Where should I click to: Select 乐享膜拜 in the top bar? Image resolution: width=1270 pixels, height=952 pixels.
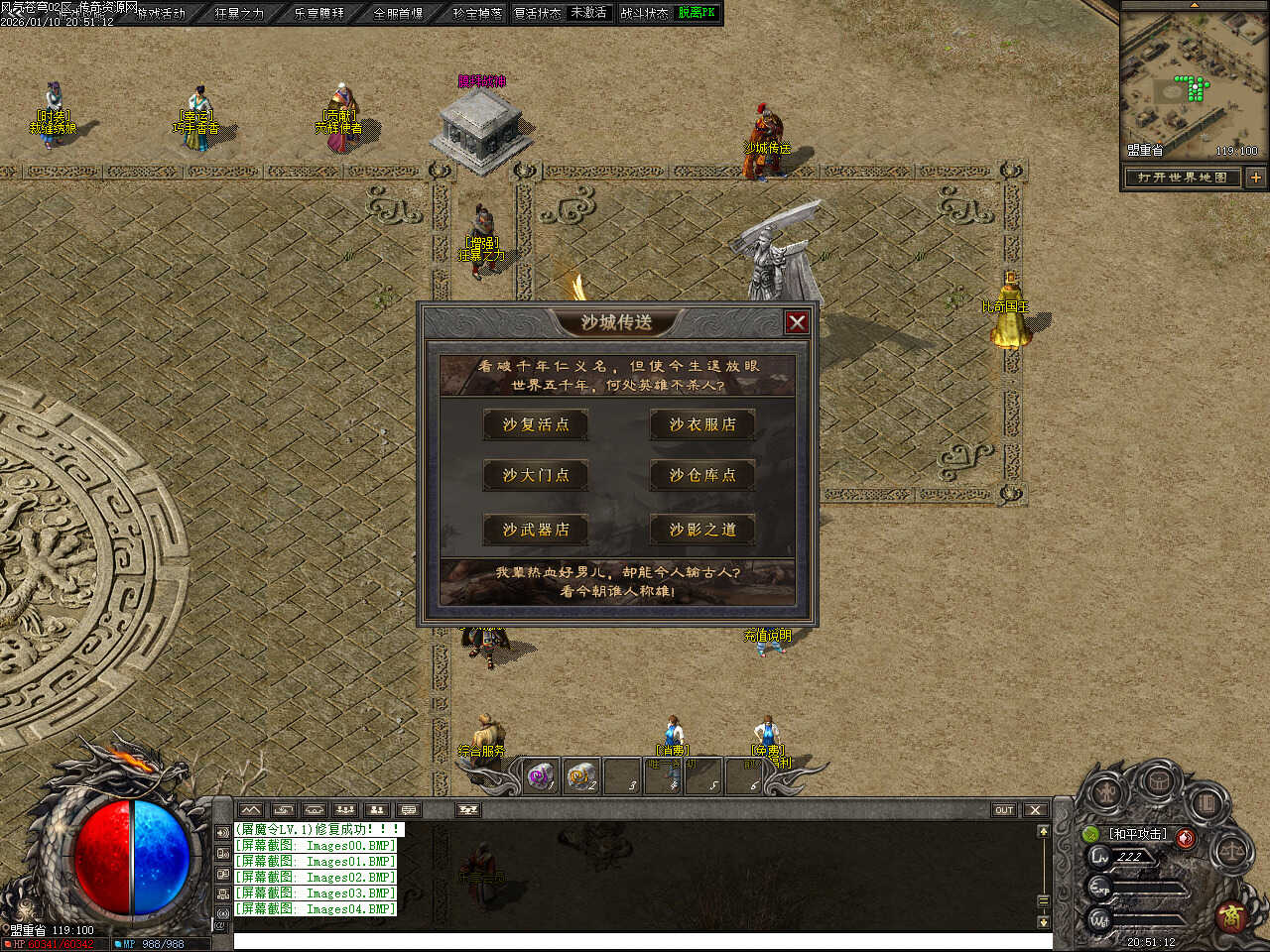[318, 13]
